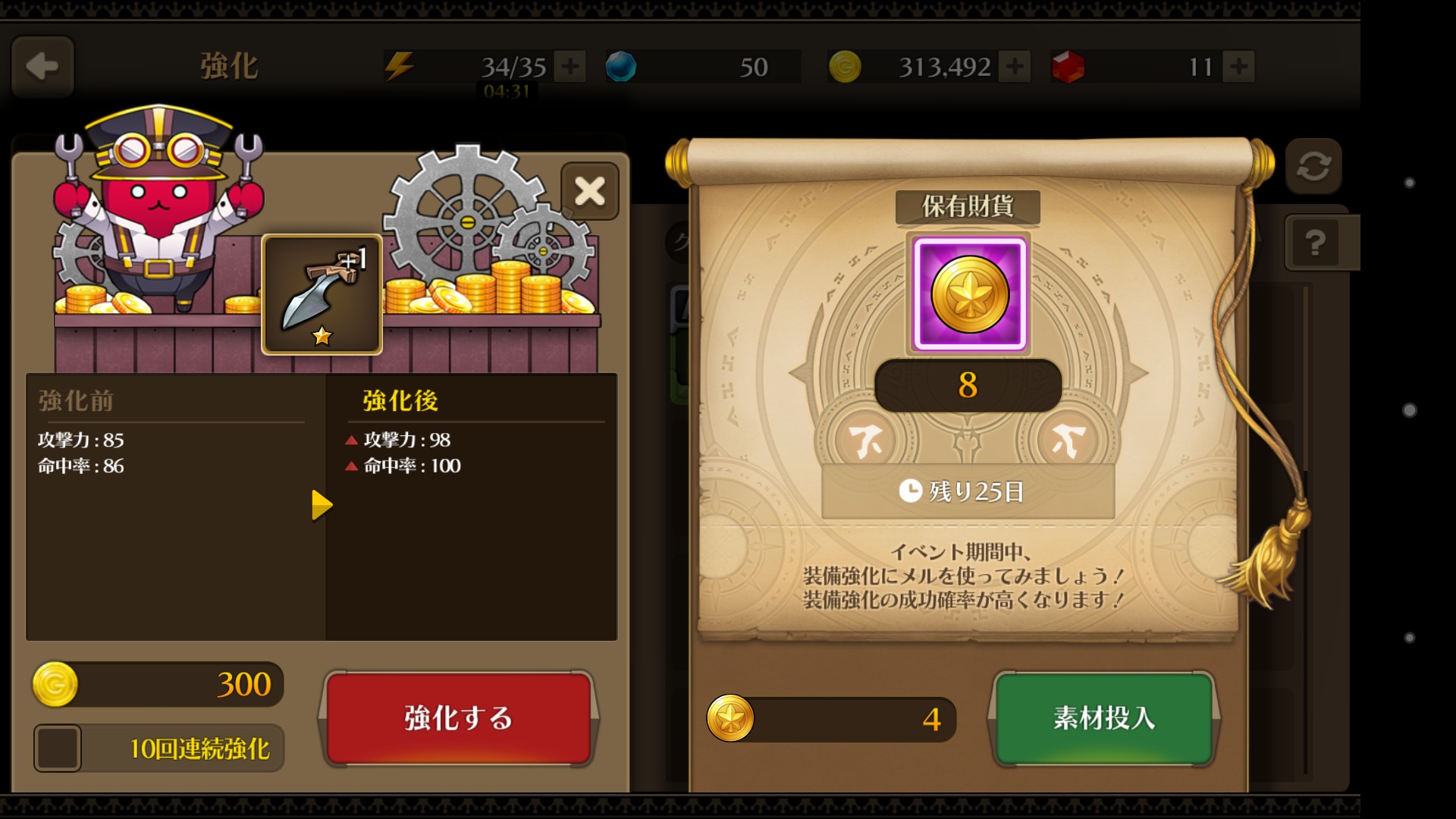Toggle the 10回連続強化 checkbox
1456x819 pixels.
58,748
